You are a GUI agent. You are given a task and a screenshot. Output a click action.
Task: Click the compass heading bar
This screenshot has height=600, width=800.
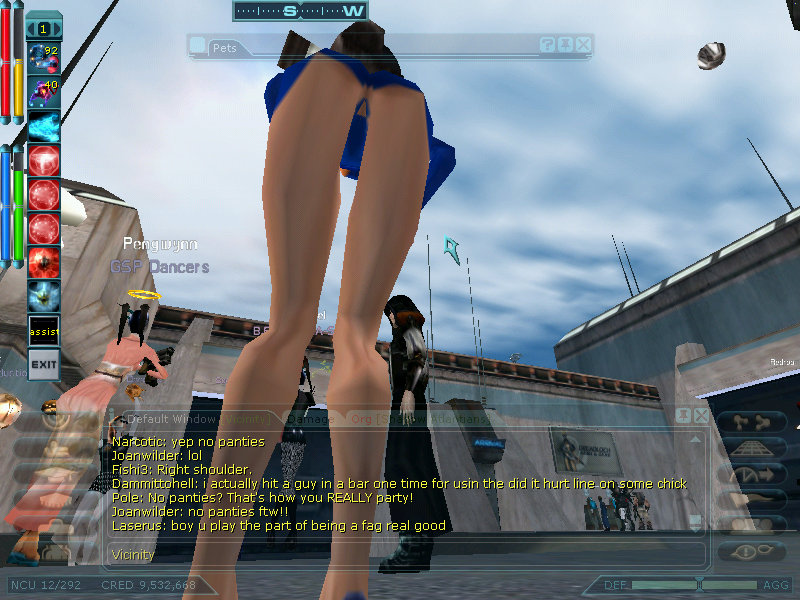[x=300, y=11]
